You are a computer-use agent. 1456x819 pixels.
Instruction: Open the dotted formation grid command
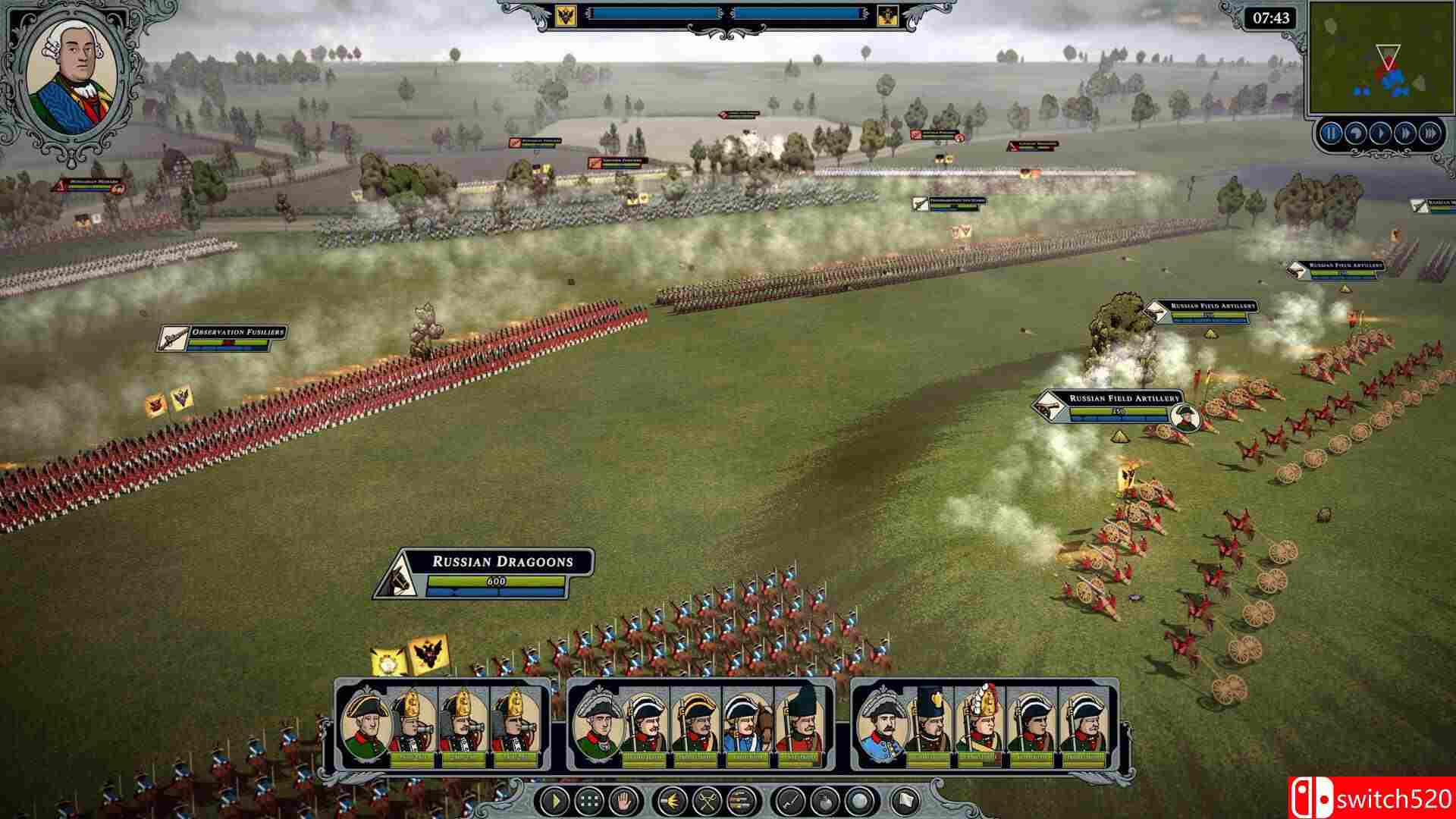coord(589,800)
